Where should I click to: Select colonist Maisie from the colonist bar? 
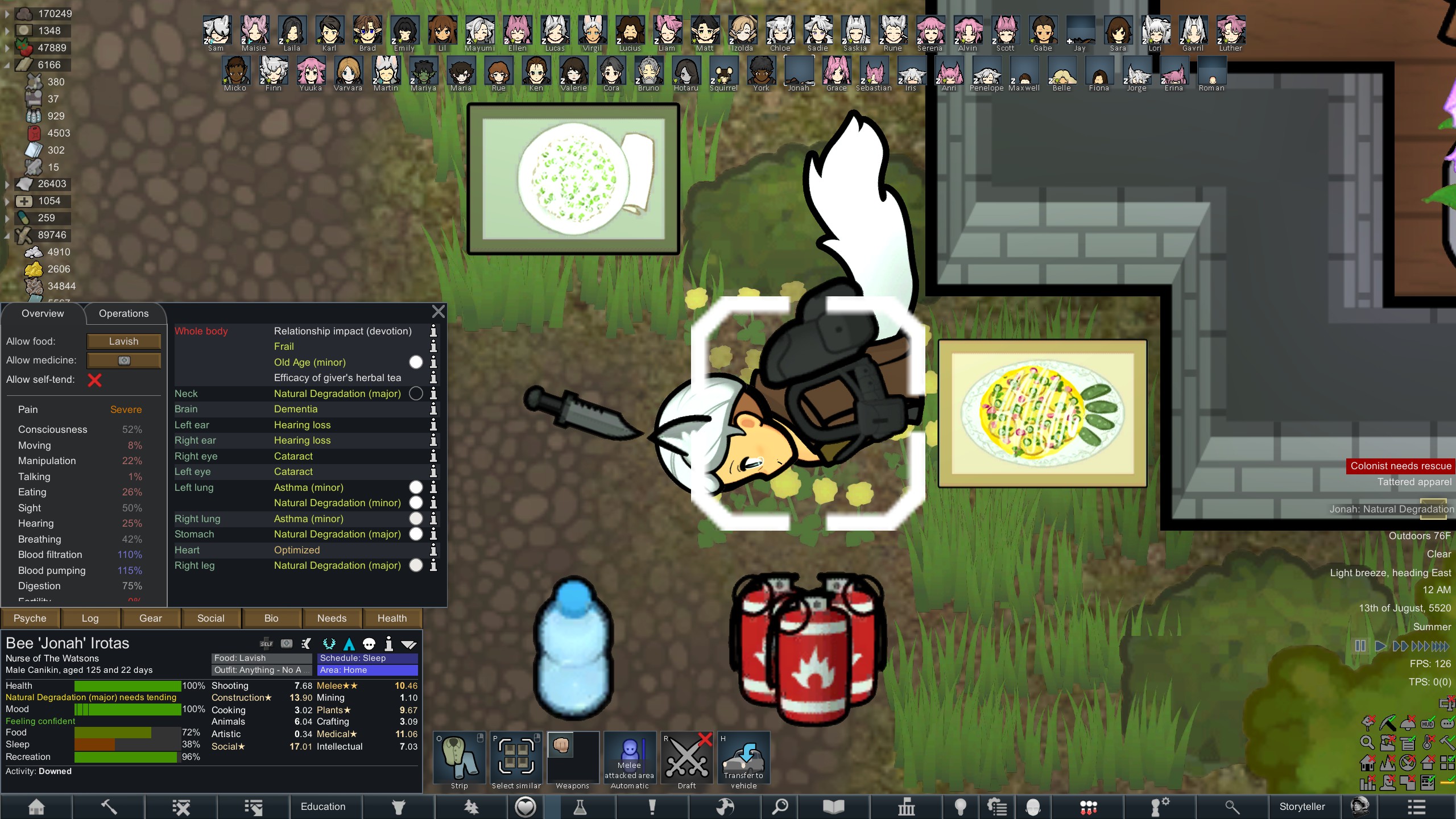coord(254,33)
